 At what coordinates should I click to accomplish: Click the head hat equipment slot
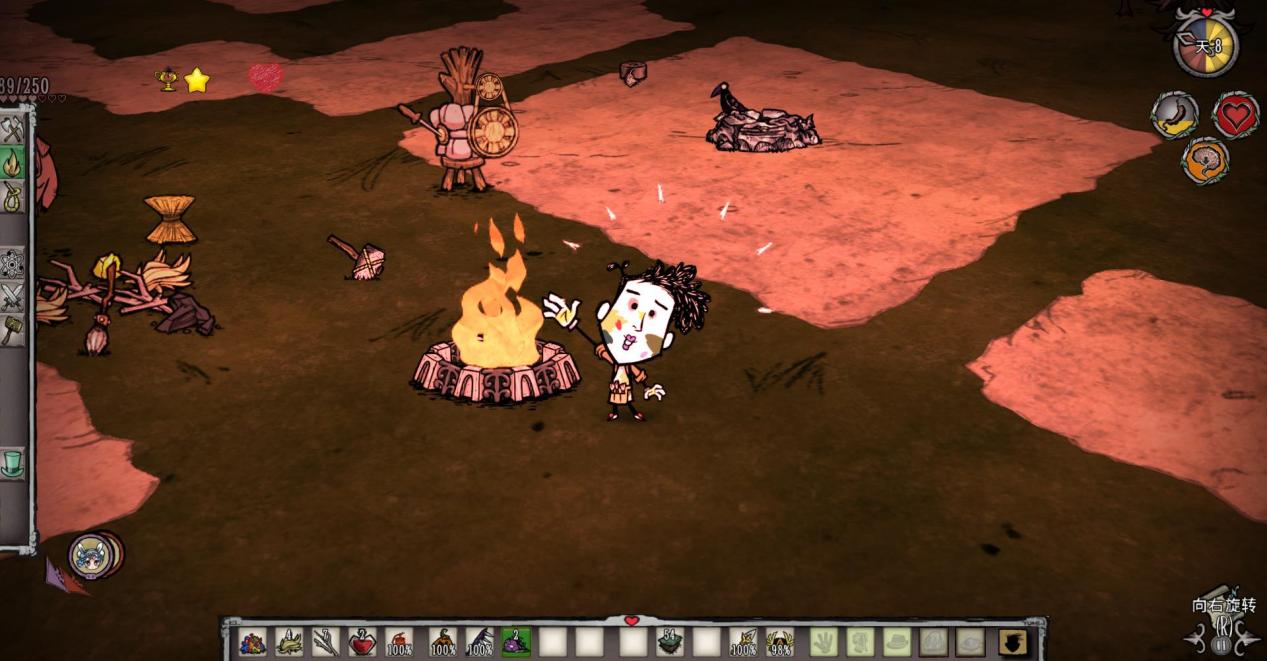point(897,642)
